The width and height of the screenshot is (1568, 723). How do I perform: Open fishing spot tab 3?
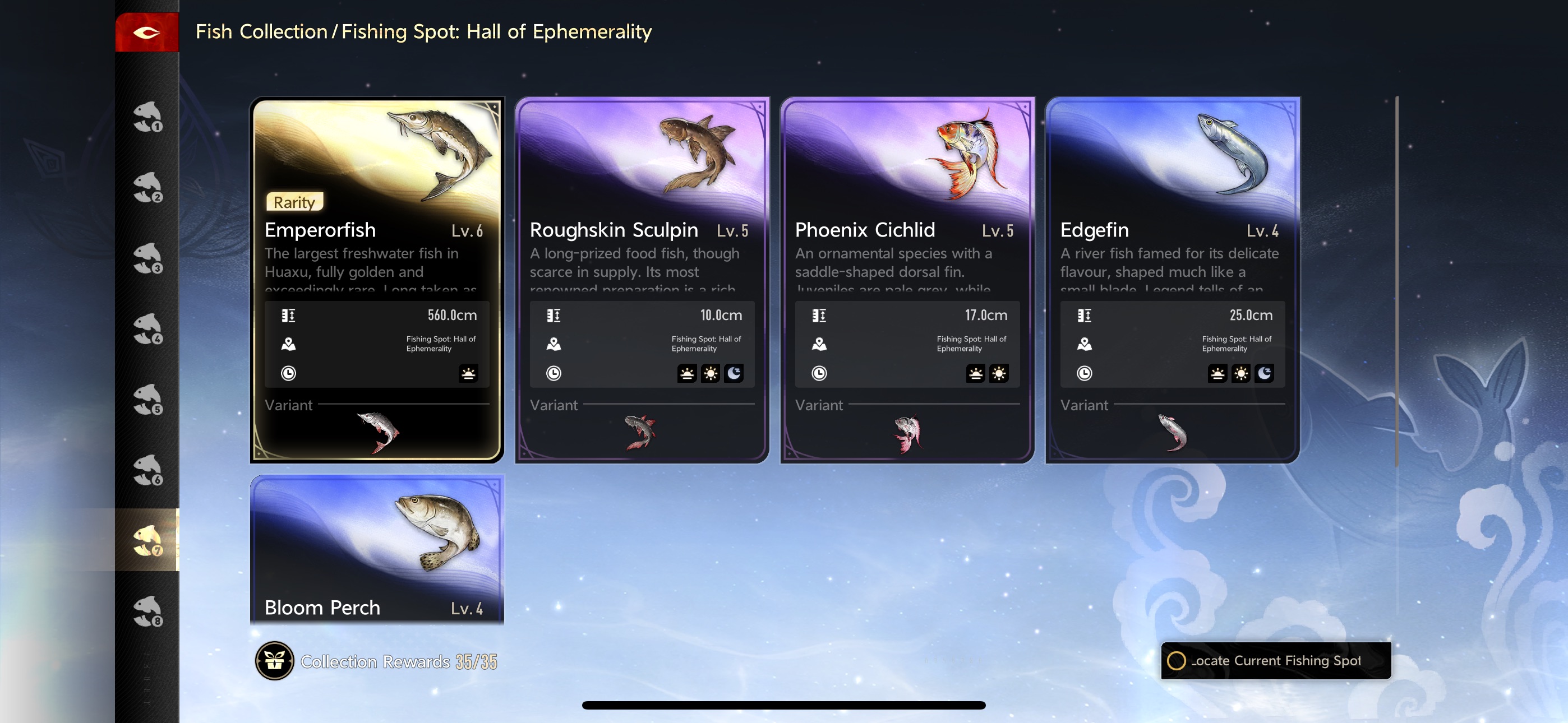147,257
